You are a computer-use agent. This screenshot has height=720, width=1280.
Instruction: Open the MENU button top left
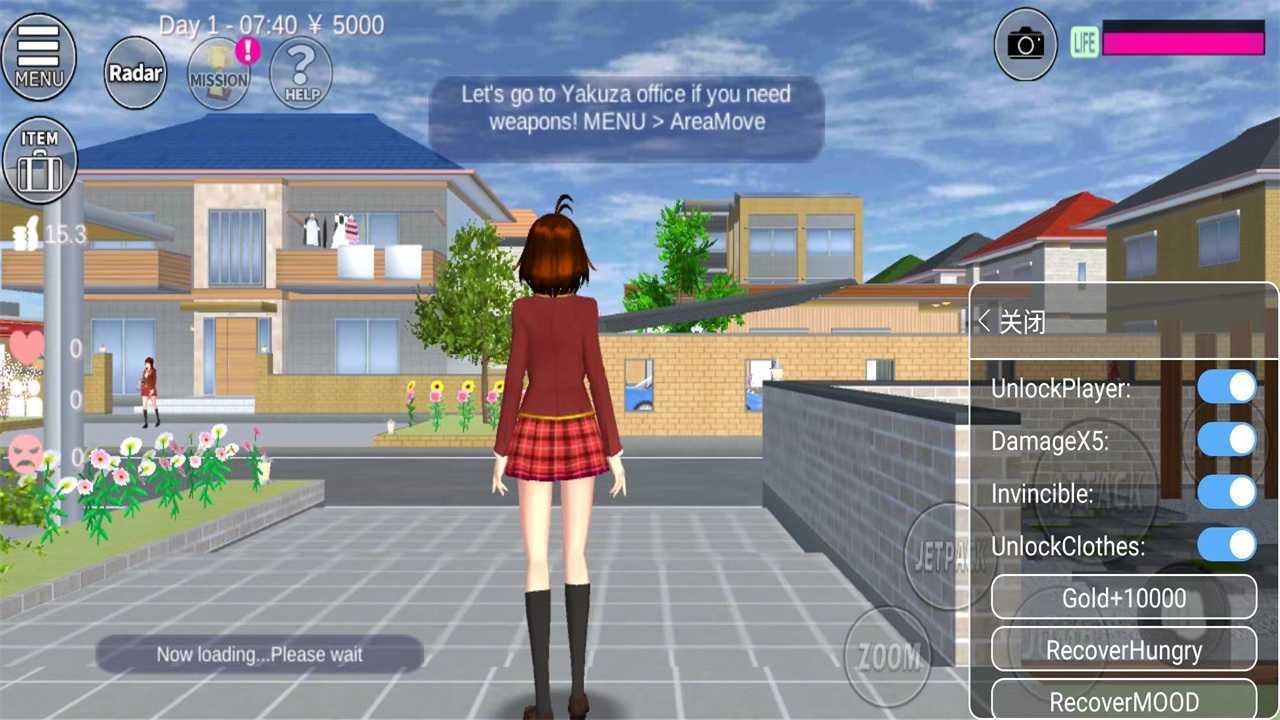pyautogui.click(x=39, y=57)
